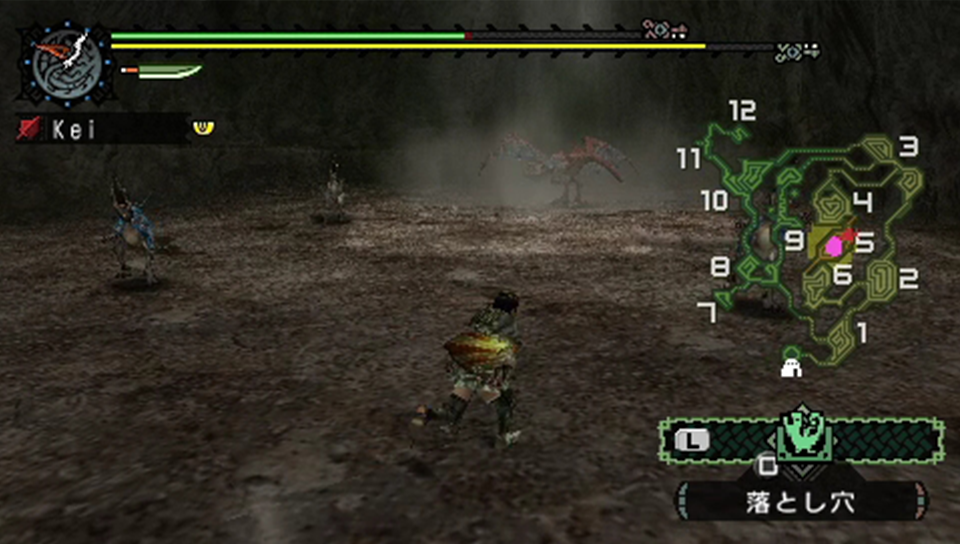The width and height of the screenshot is (960, 544).
Task: Click area 10 on the minimap
Action: (714, 201)
